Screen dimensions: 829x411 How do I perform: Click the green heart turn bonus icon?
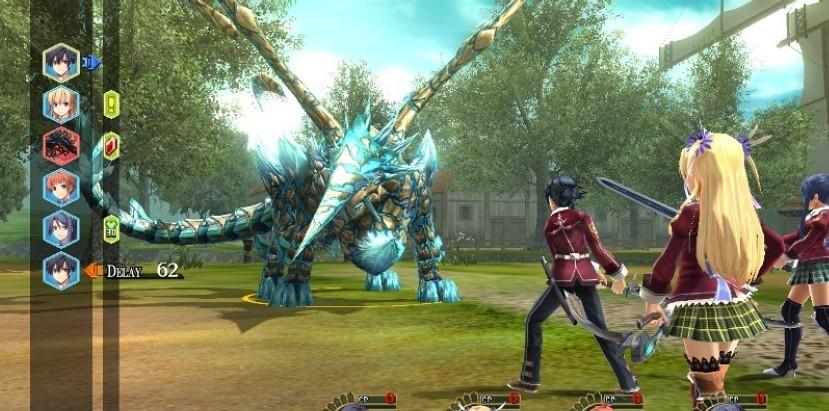click(x=111, y=229)
